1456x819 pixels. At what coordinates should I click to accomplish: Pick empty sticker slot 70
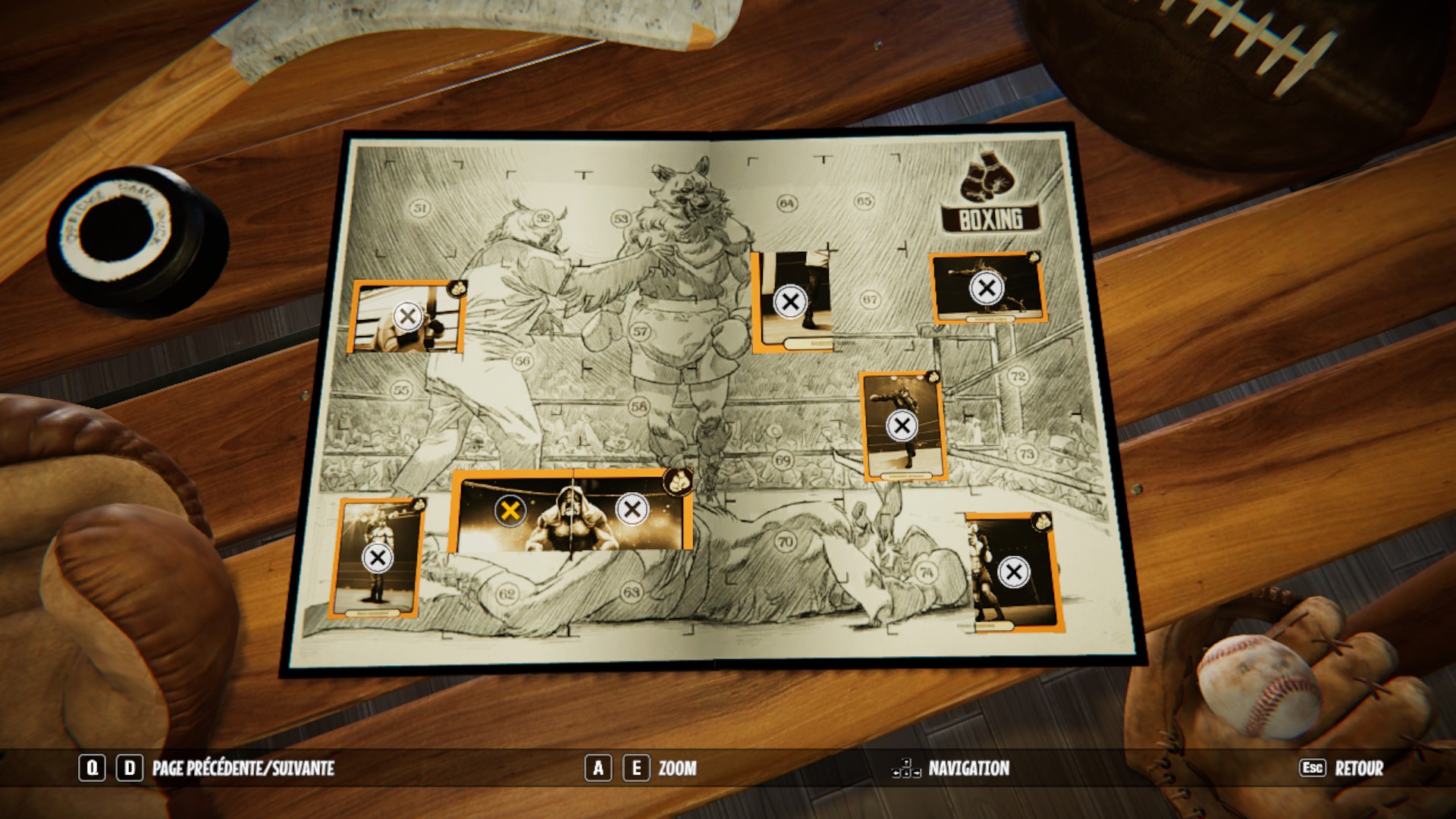[x=786, y=541]
